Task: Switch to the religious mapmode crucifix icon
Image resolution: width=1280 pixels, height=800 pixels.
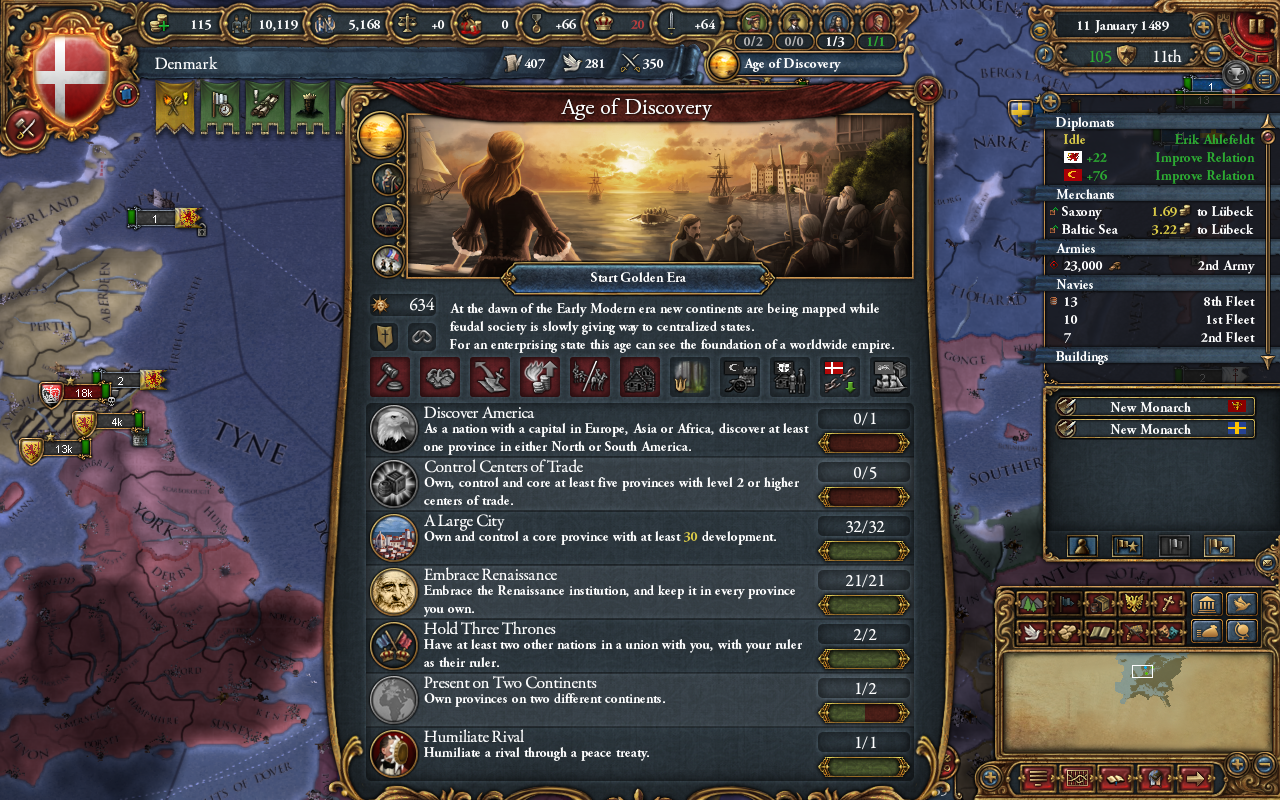Action: [1168, 604]
